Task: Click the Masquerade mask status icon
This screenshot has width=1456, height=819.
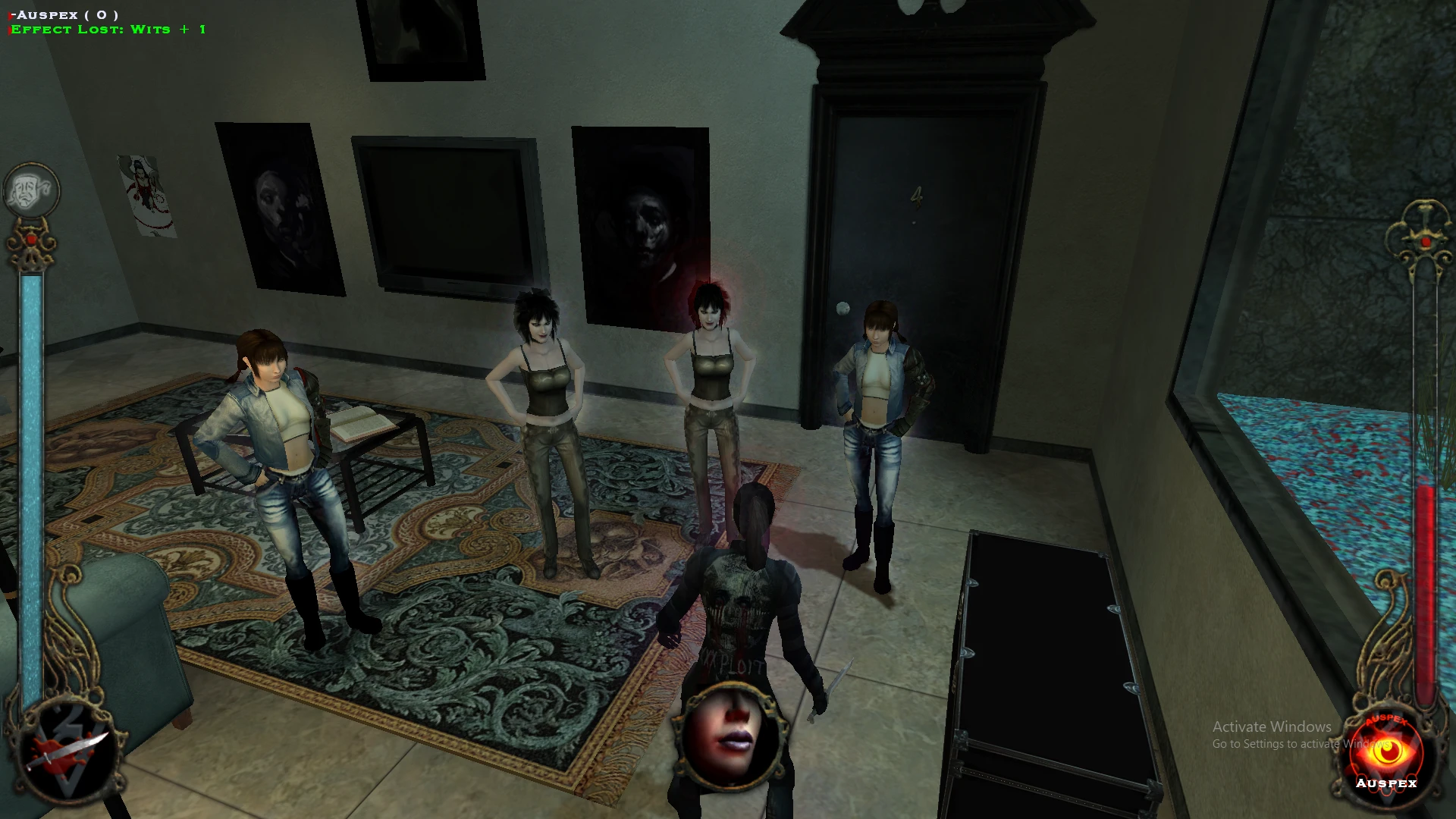Action: coord(31,190)
